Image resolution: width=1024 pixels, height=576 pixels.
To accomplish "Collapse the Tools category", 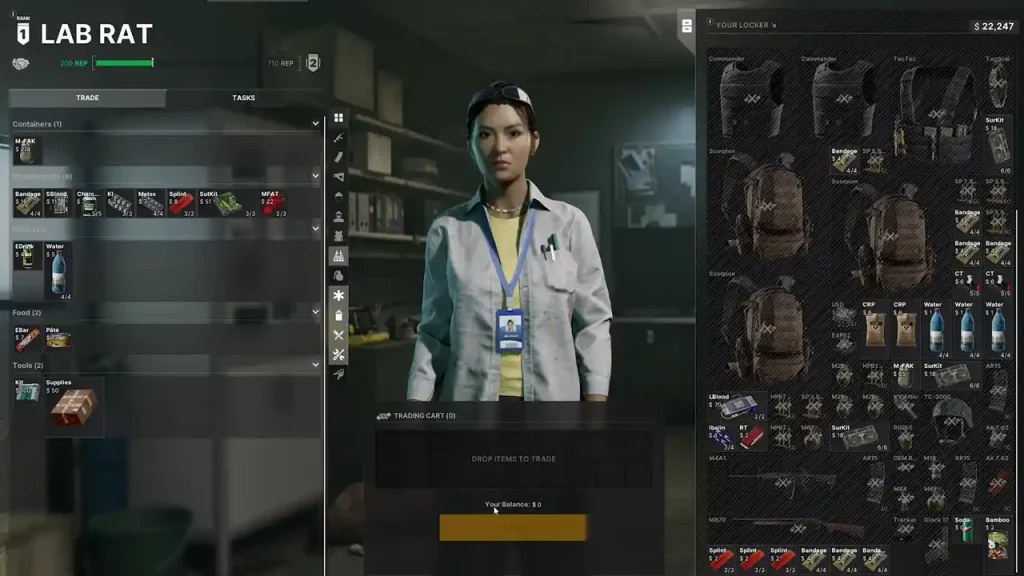I will click(x=315, y=366).
